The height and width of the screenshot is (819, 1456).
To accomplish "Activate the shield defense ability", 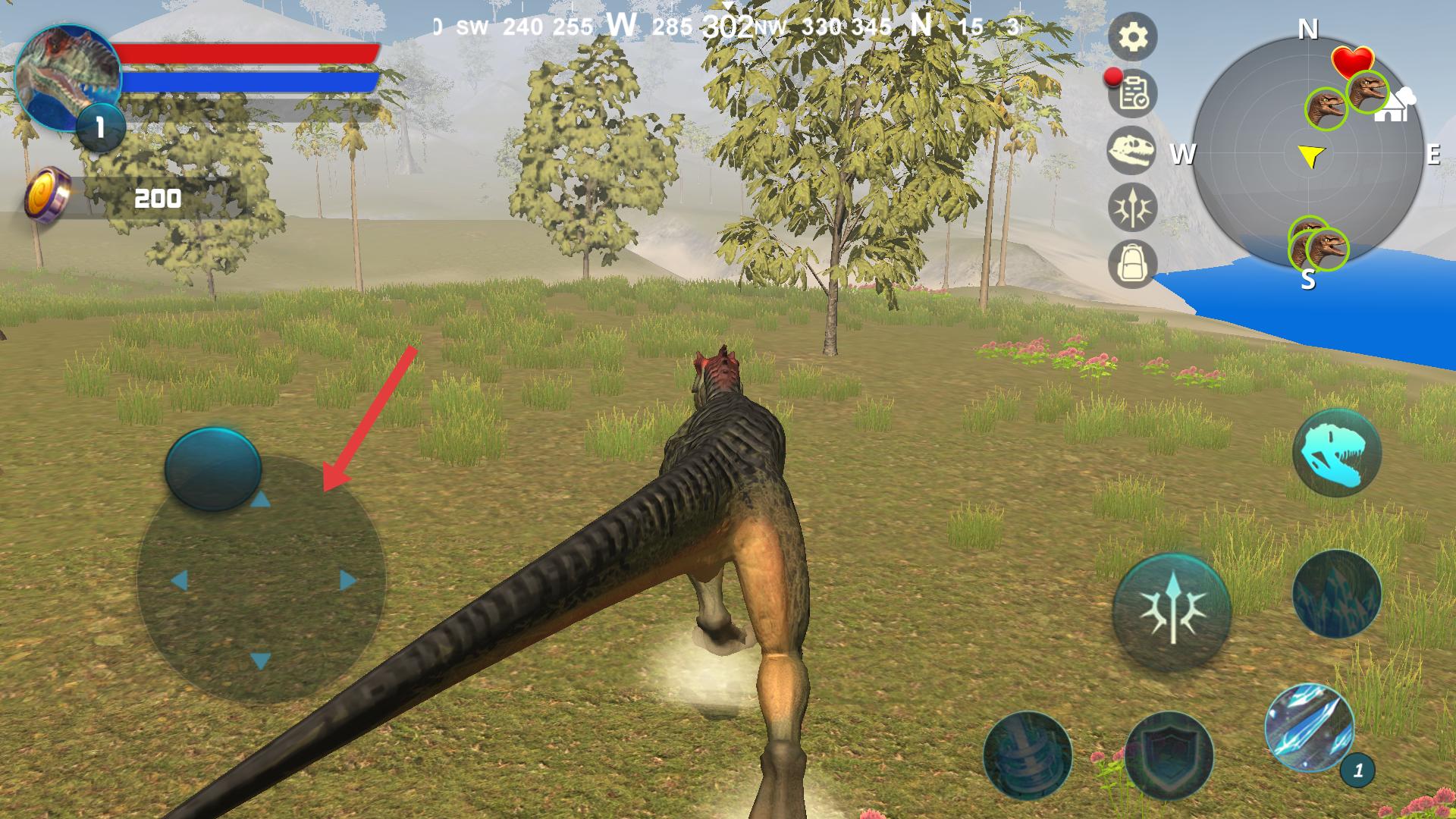I will click(1169, 754).
